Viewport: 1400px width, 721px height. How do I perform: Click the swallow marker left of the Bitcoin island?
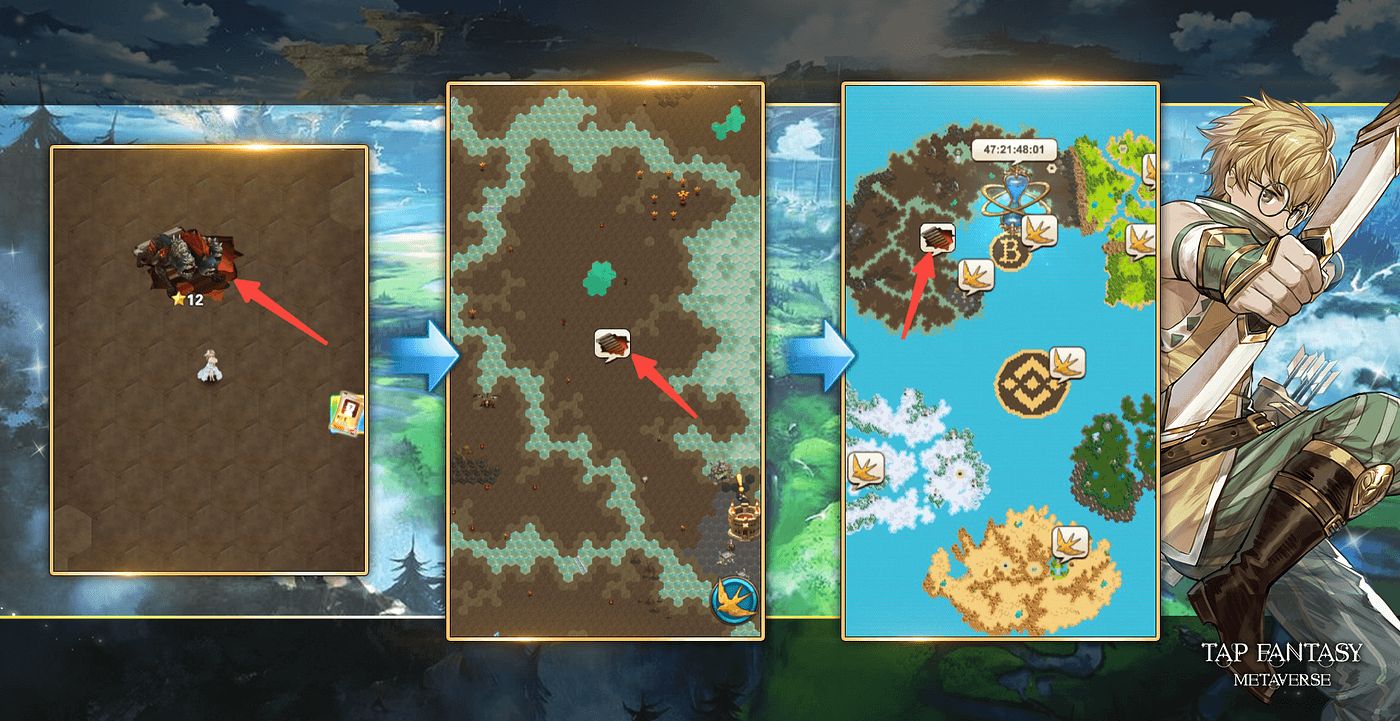pos(977,274)
